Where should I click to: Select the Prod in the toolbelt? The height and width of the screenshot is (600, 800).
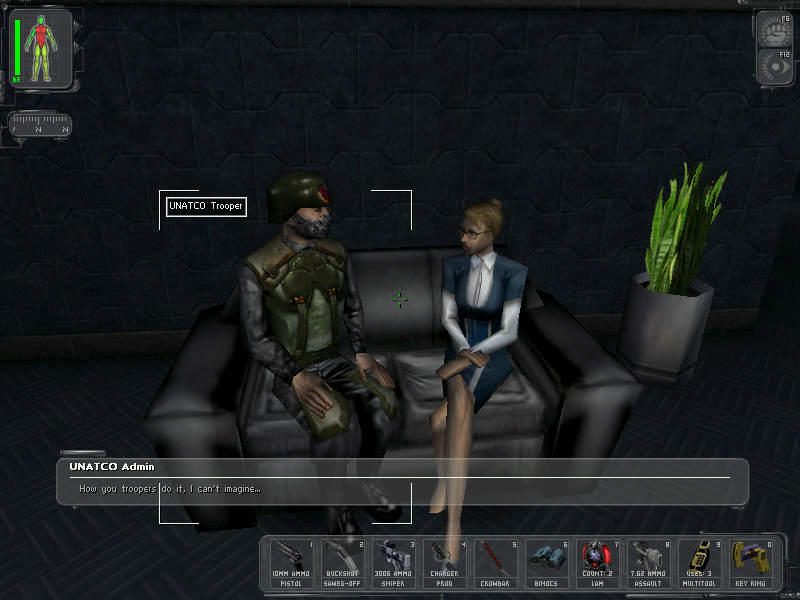[x=444, y=561]
